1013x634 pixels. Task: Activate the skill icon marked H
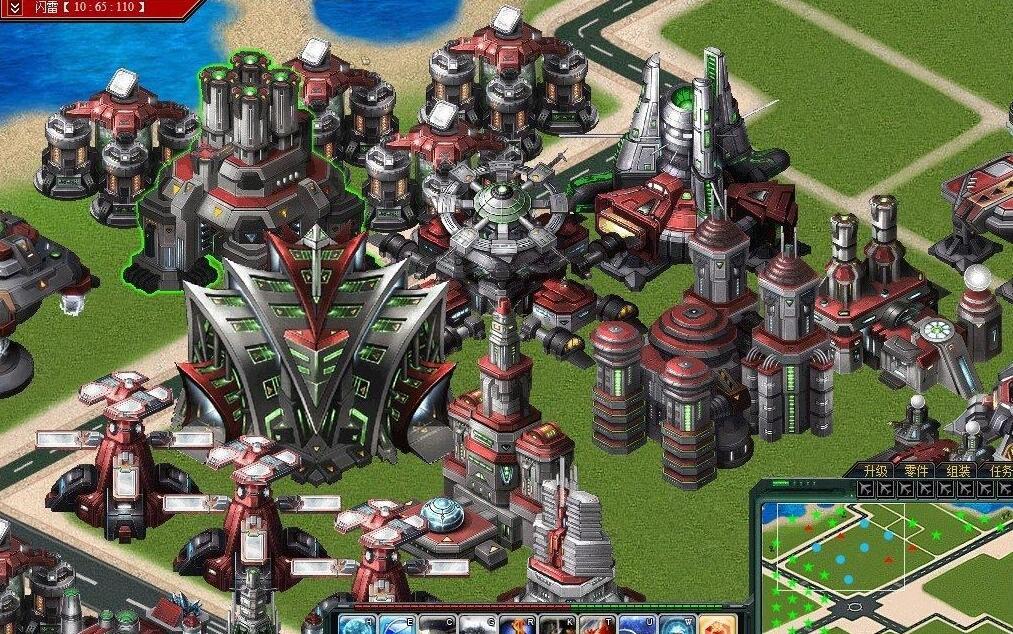[x=356, y=624]
